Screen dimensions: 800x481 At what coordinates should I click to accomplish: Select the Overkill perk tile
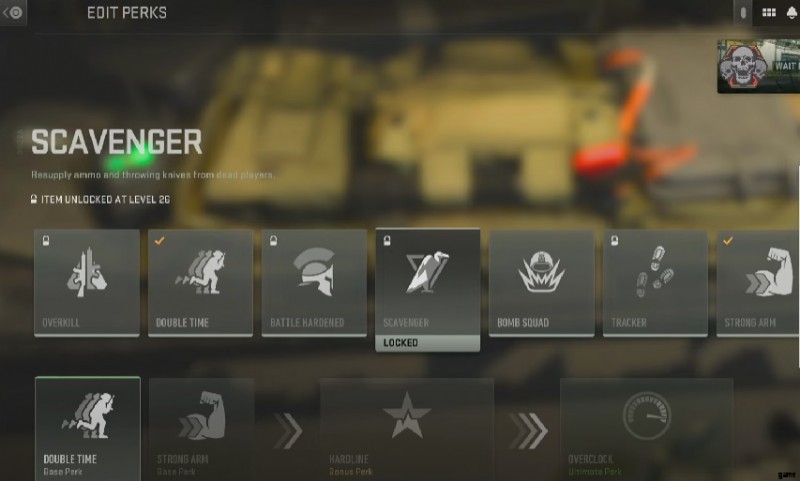coord(87,282)
